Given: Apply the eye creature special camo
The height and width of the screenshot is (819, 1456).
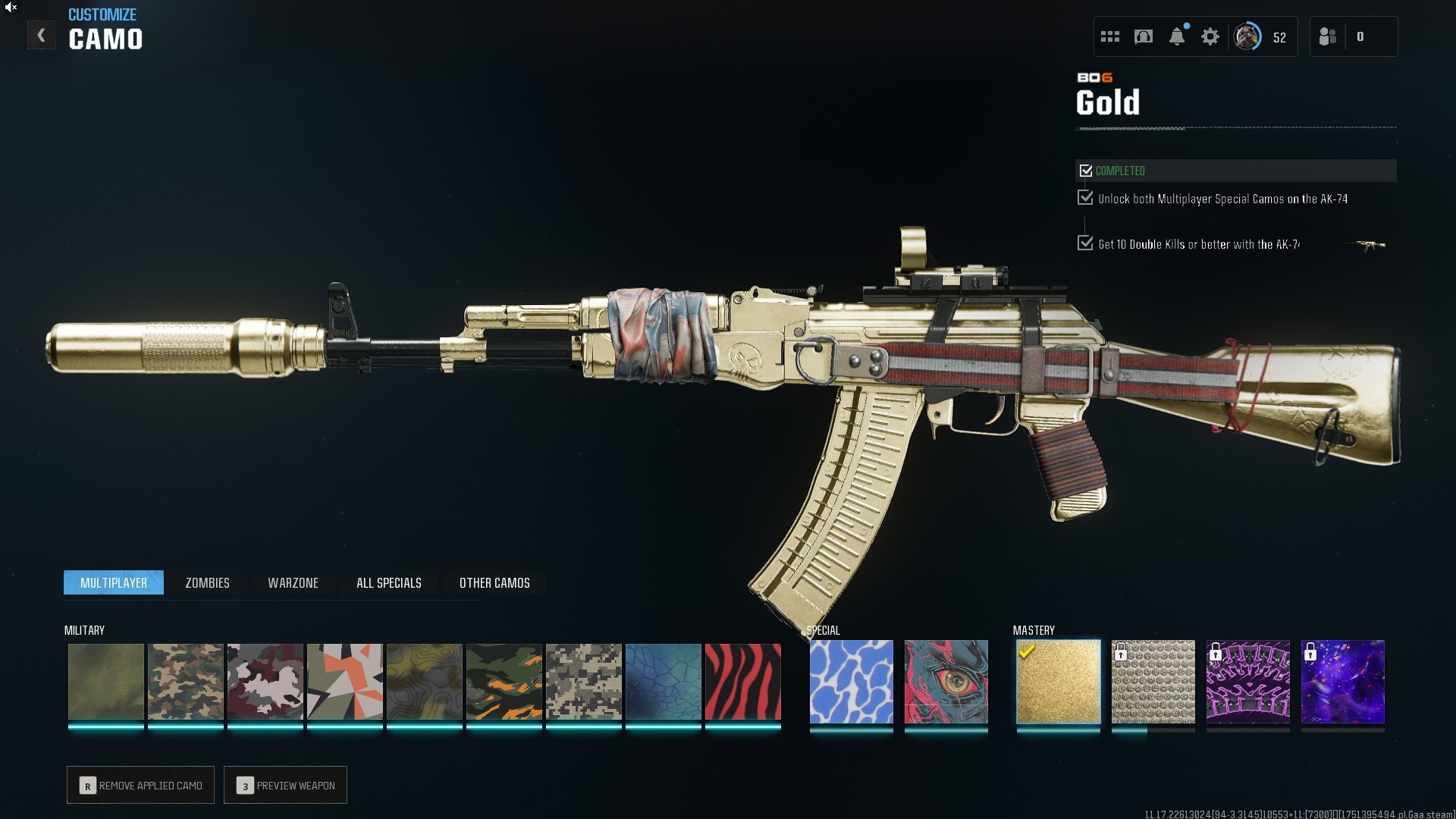Looking at the screenshot, I should (x=946, y=682).
